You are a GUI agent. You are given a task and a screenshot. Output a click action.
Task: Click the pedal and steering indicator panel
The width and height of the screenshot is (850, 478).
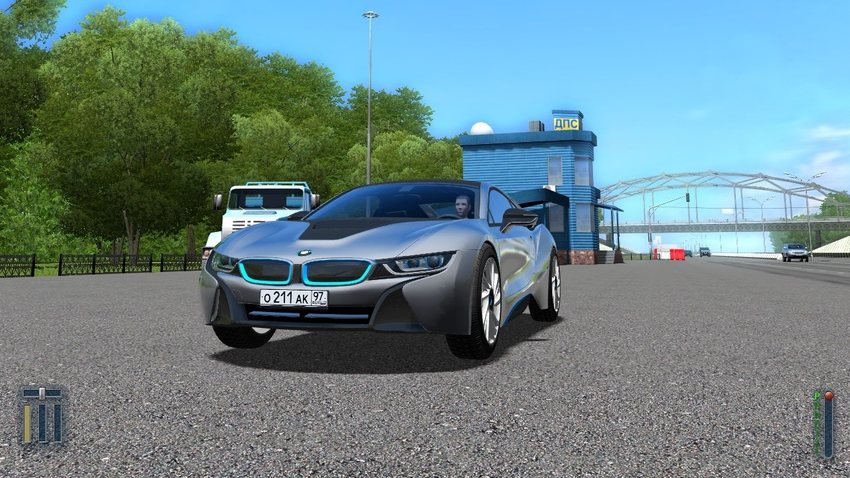point(42,416)
